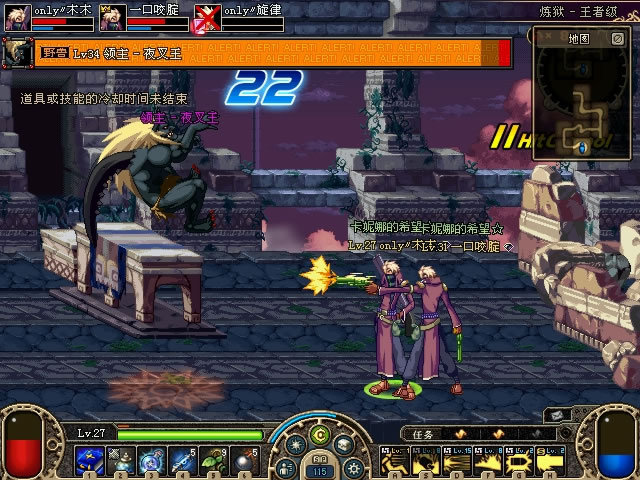Click the green C coin button

pos(319,433)
